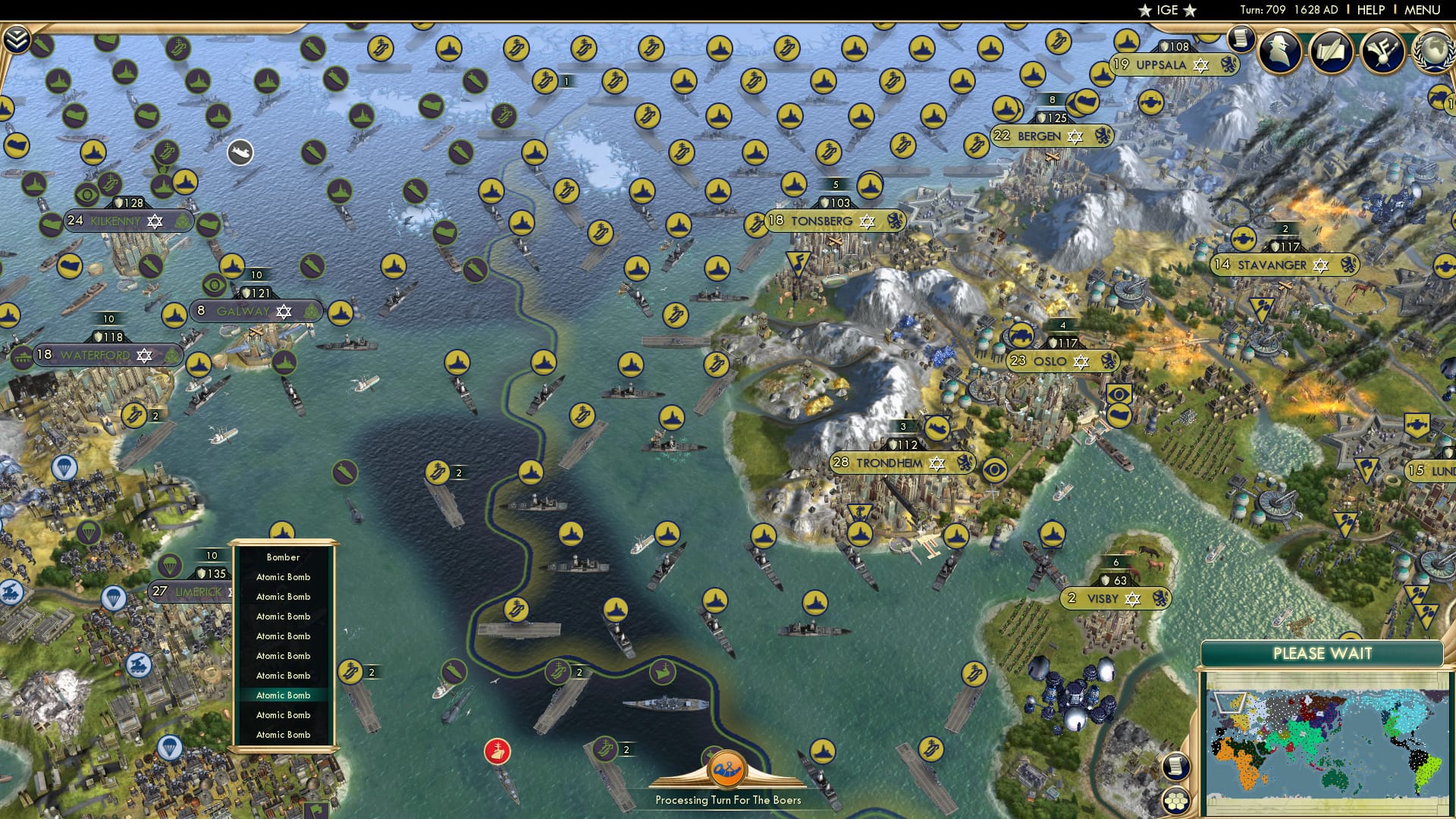
Task: Open the MENU item
Action: click(x=1420, y=10)
